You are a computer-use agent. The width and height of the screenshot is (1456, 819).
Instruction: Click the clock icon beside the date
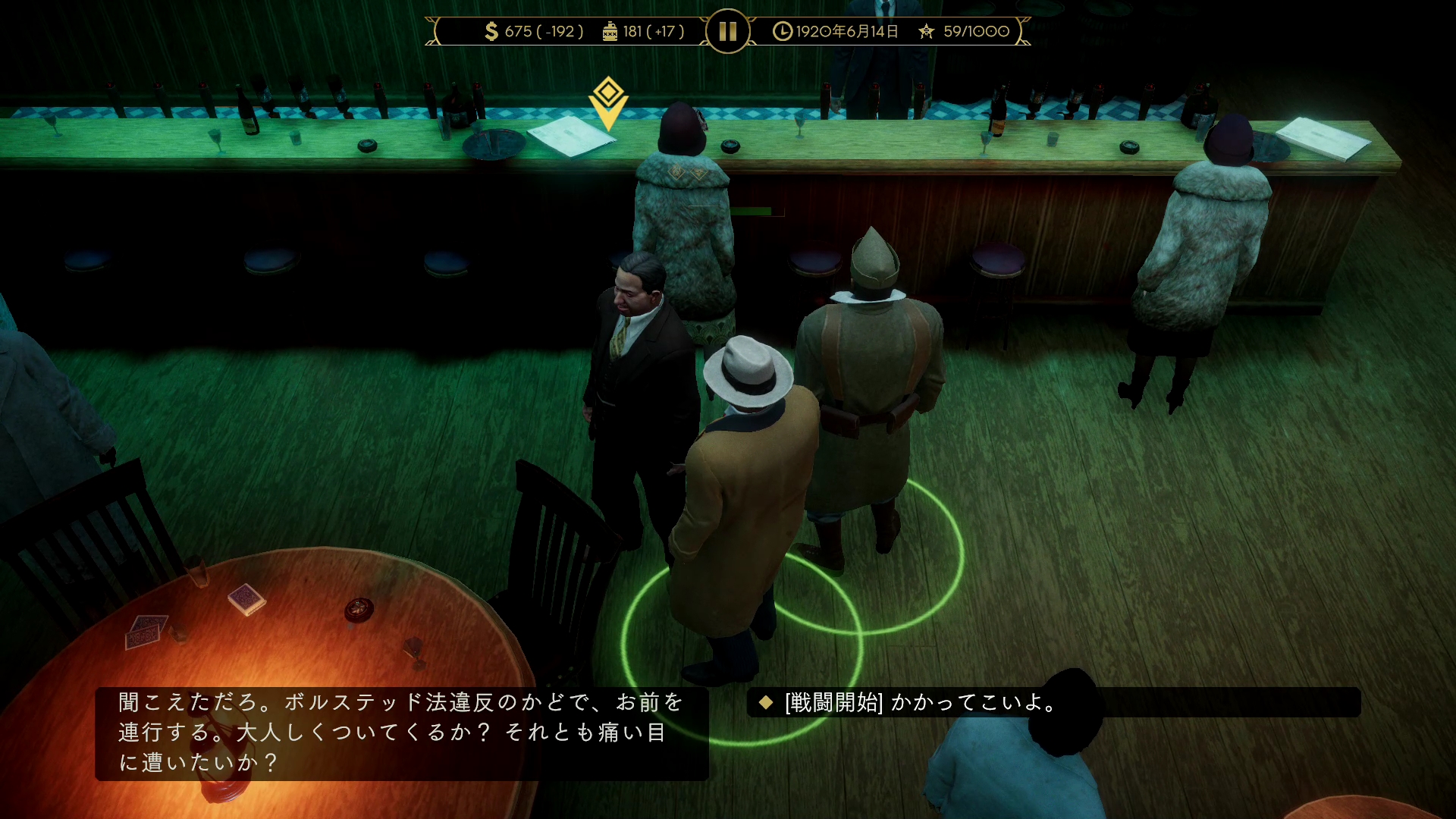pyautogui.click(x=781, y=32)
